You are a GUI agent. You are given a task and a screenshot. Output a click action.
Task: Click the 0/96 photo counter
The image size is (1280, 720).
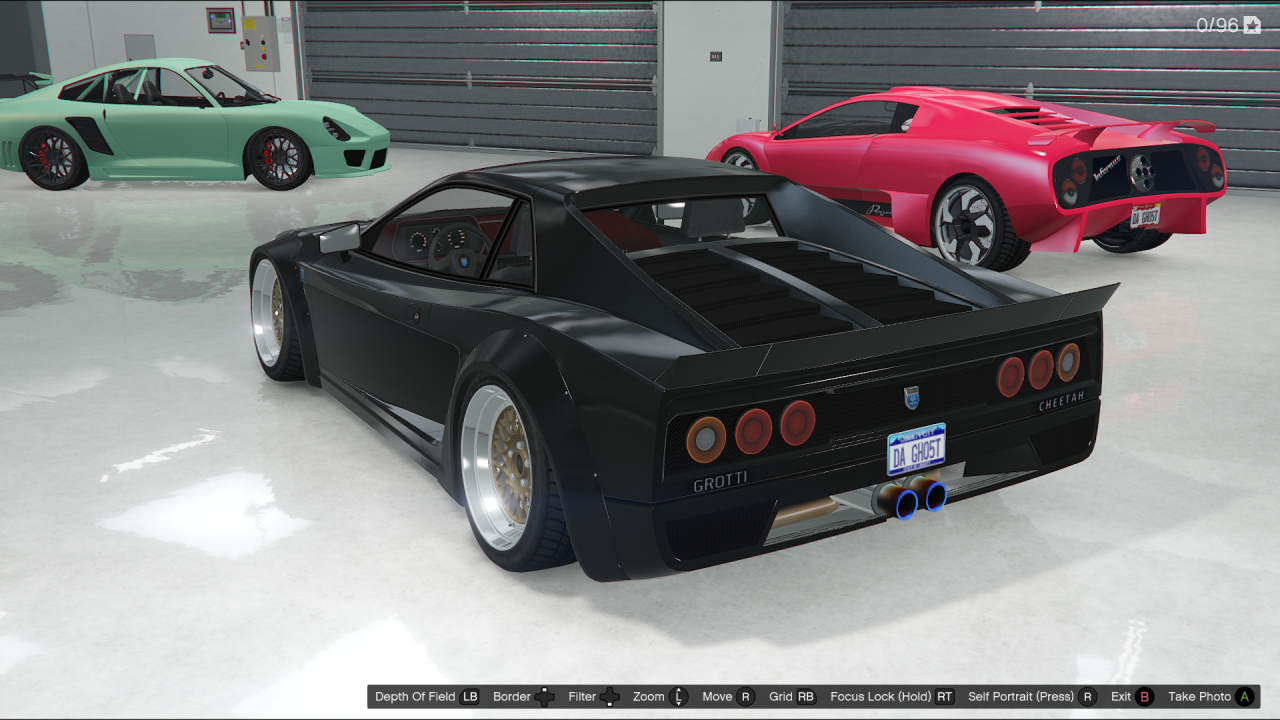(x=1220, y=24)
